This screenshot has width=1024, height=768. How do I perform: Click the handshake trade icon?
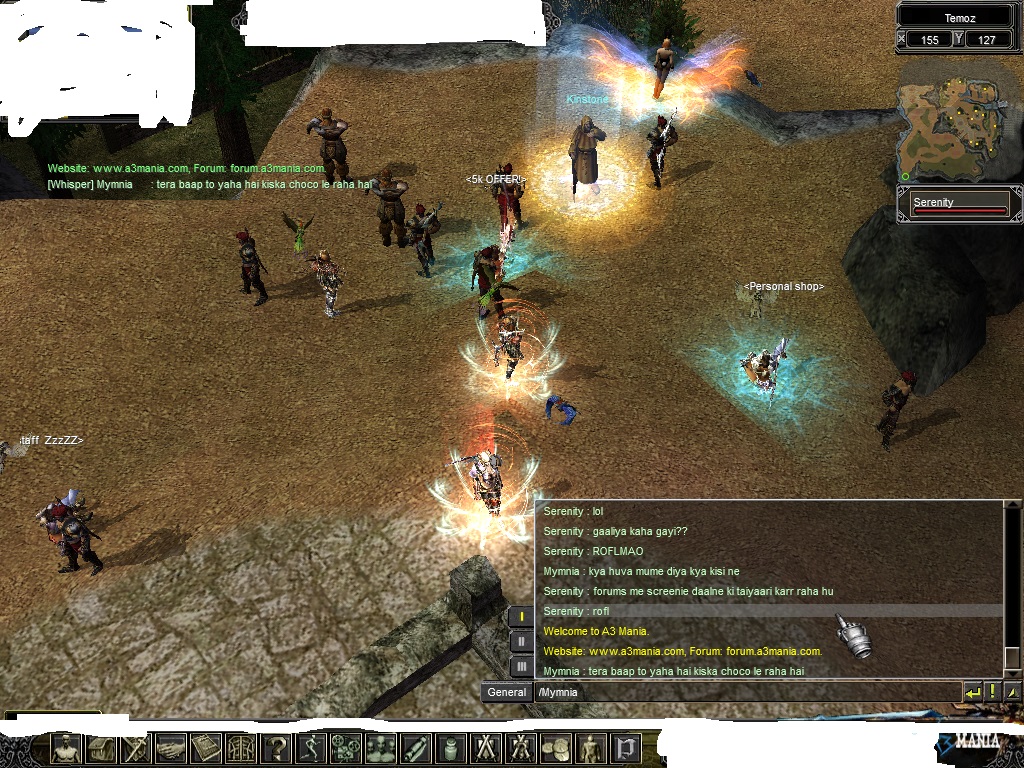(171, 748)
